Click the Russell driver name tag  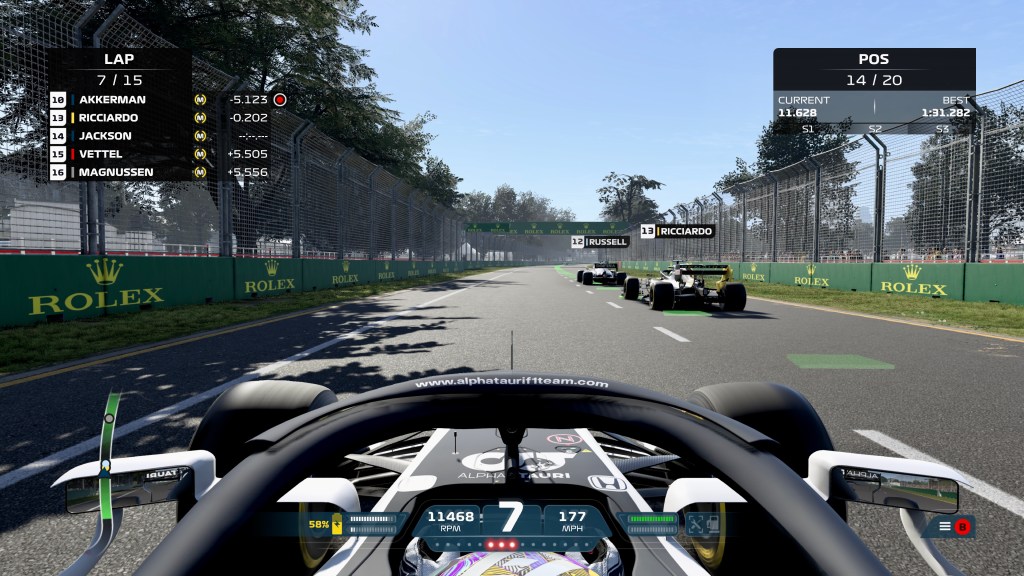pyautogui.click(x=600, y=241)
